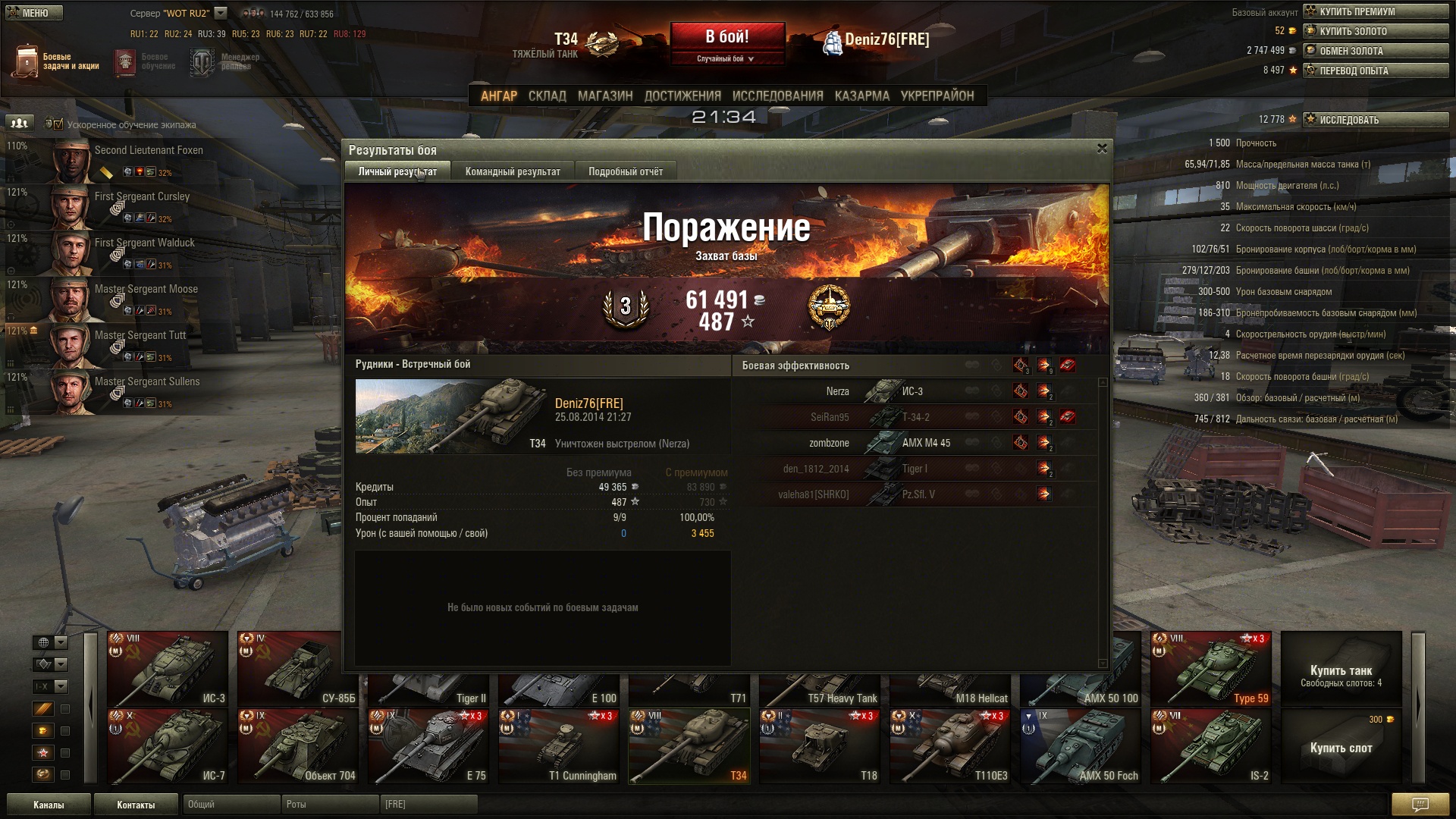Visit the КАЗАРМА section
1456x819 pixels.
click(x=861, y=96)
